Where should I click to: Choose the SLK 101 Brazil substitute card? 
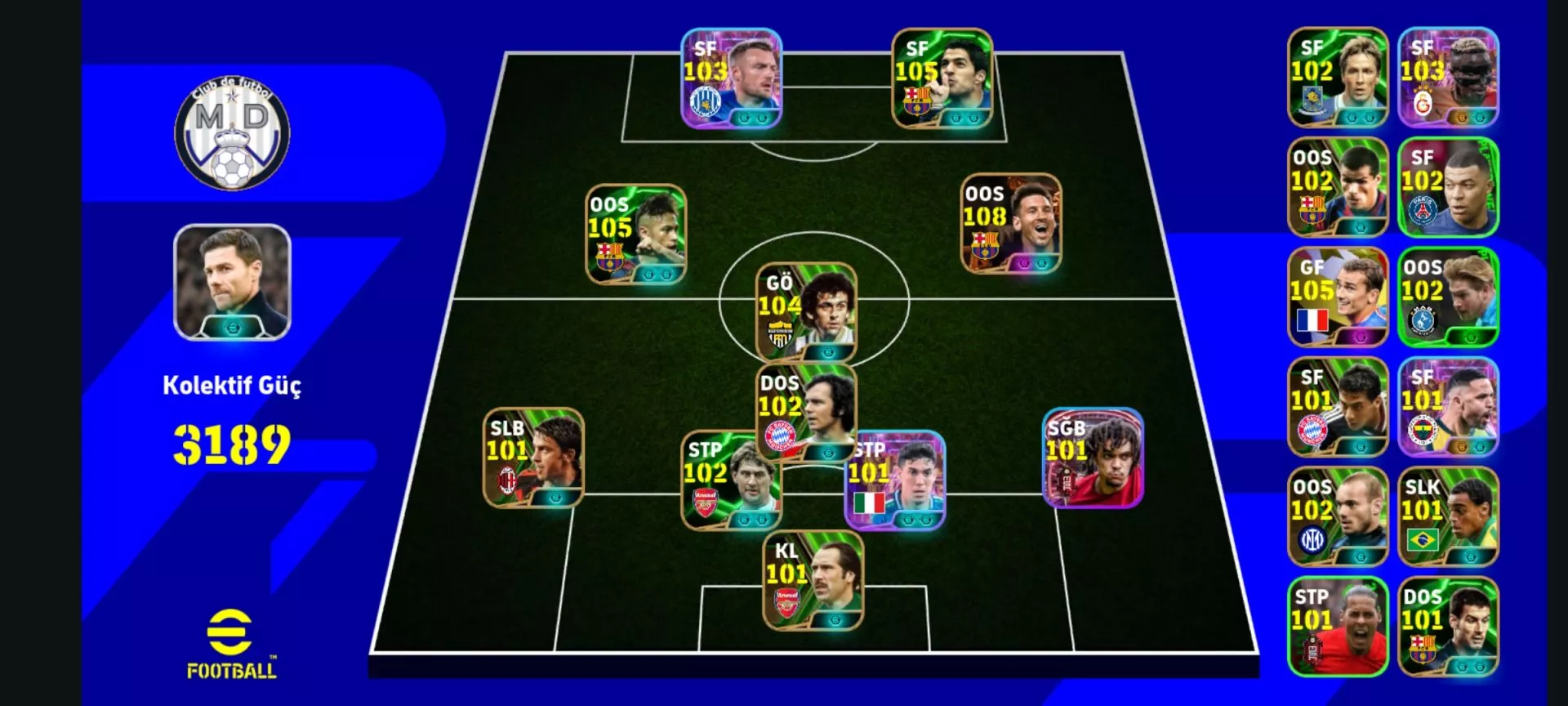(1448, 517)
